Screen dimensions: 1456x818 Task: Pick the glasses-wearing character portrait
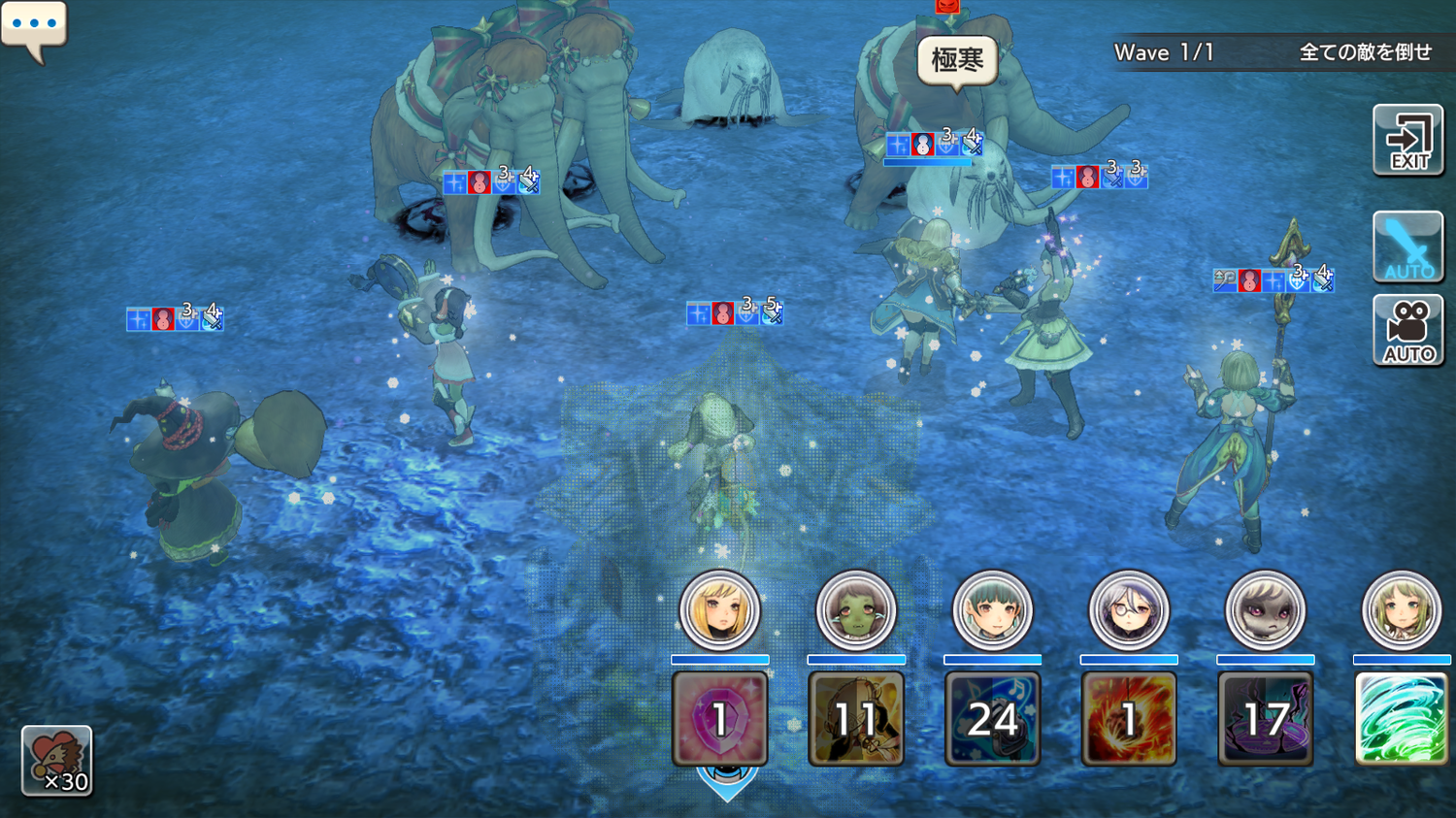coord(1128,611)
